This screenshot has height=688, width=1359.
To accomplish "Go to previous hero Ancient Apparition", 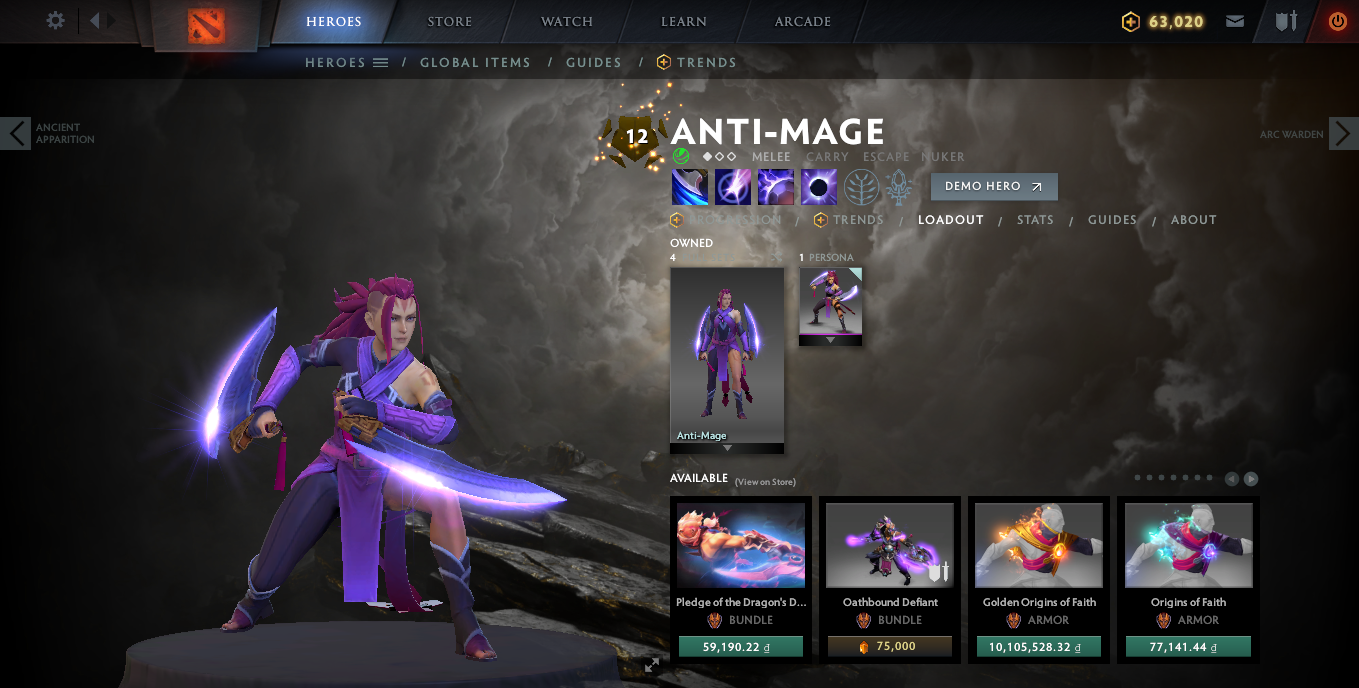I will [16, 133].
